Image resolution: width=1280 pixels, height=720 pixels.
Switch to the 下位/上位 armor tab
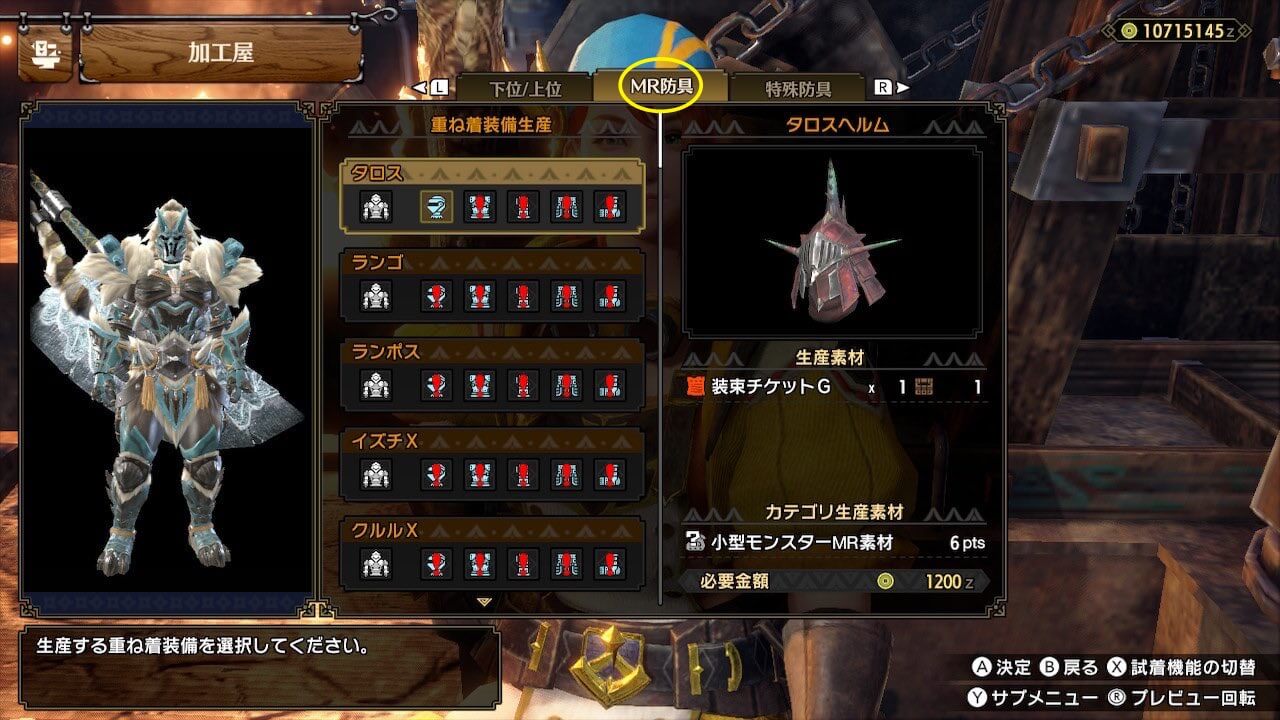(x=524, y=88)
